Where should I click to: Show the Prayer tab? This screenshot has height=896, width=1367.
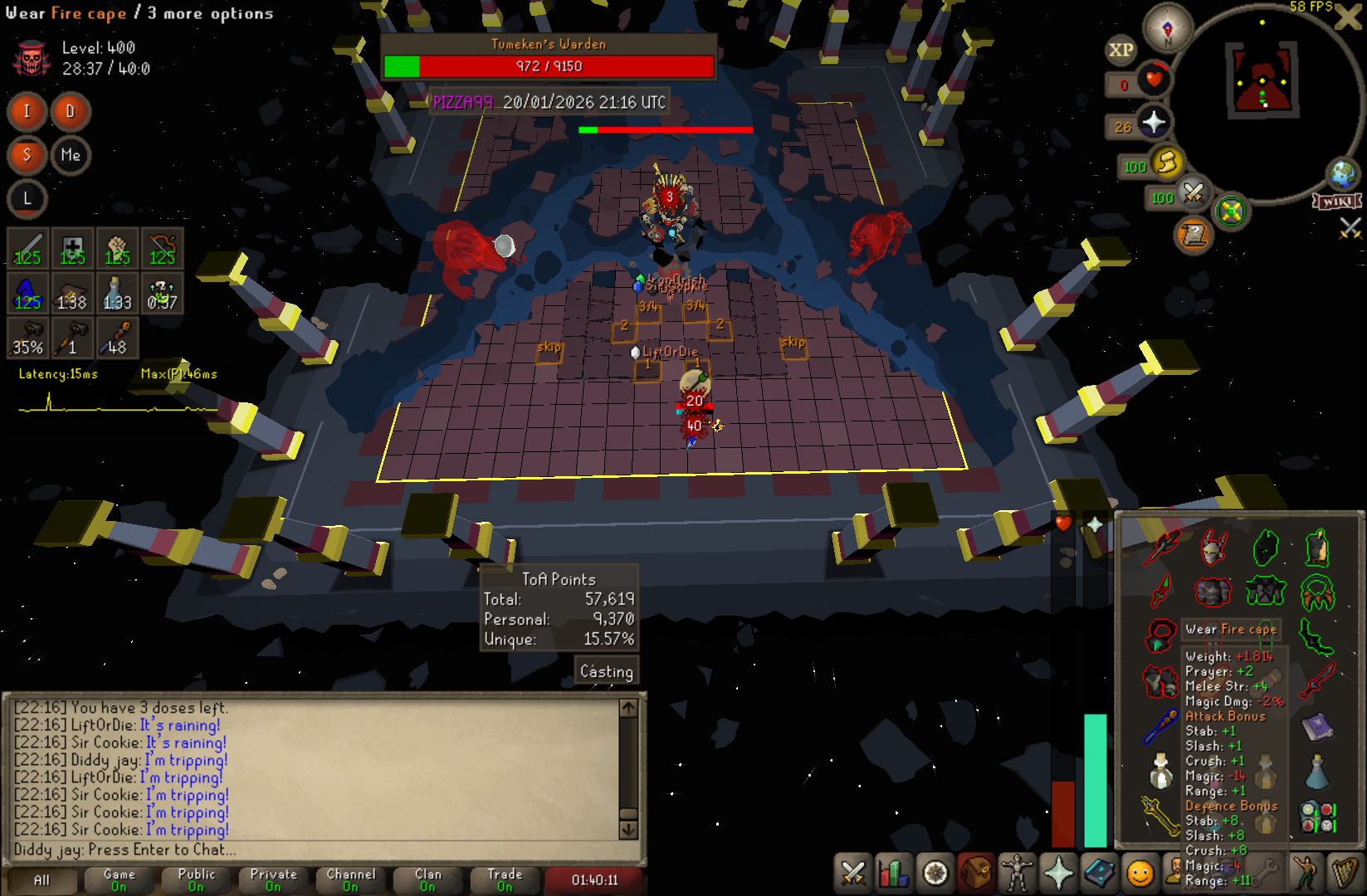[1058, 873]
